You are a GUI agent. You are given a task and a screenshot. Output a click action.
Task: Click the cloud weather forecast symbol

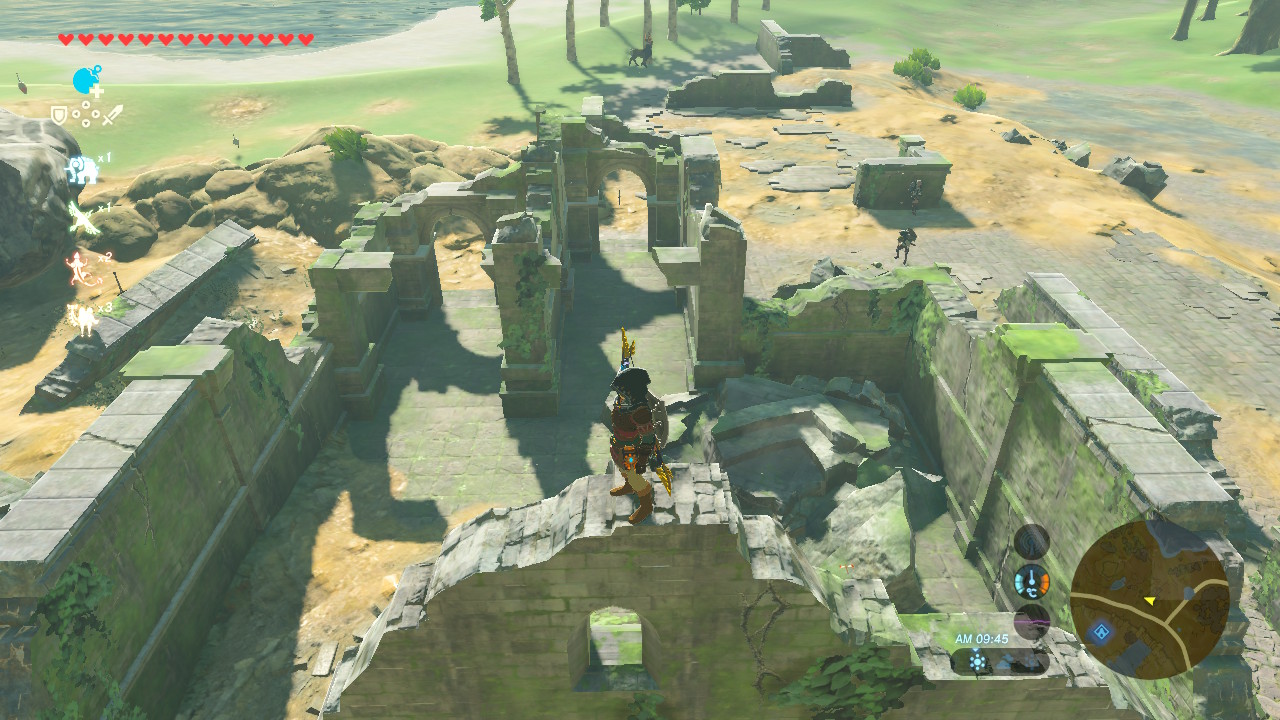[1005, 662]
